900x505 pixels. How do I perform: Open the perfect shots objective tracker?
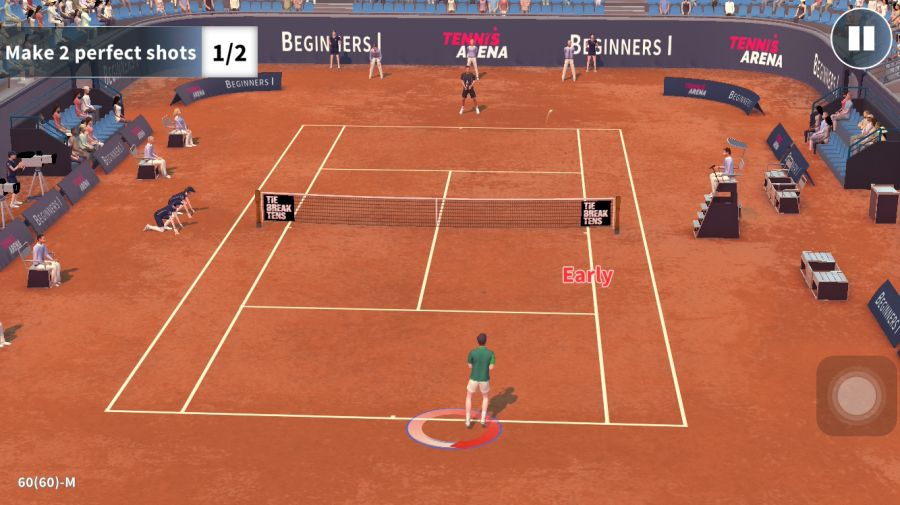coord(128,52)
